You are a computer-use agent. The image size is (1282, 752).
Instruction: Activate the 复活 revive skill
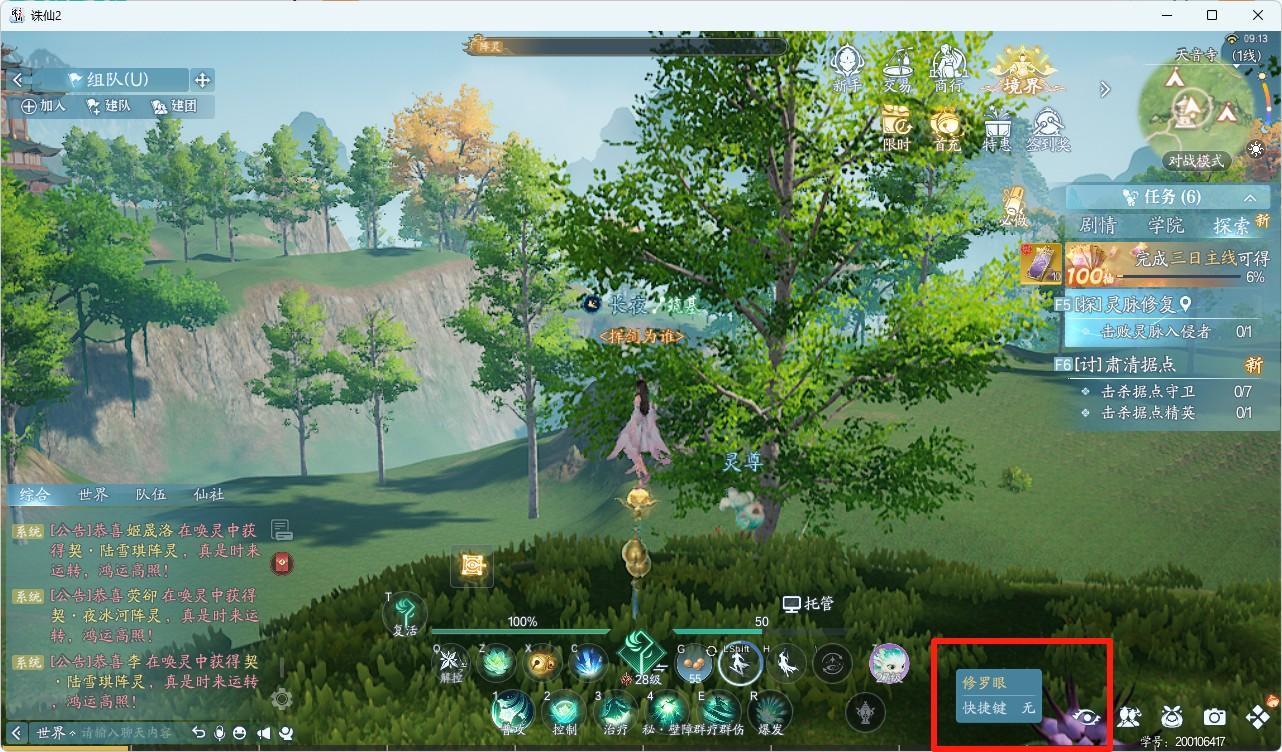tap(405, 614)
